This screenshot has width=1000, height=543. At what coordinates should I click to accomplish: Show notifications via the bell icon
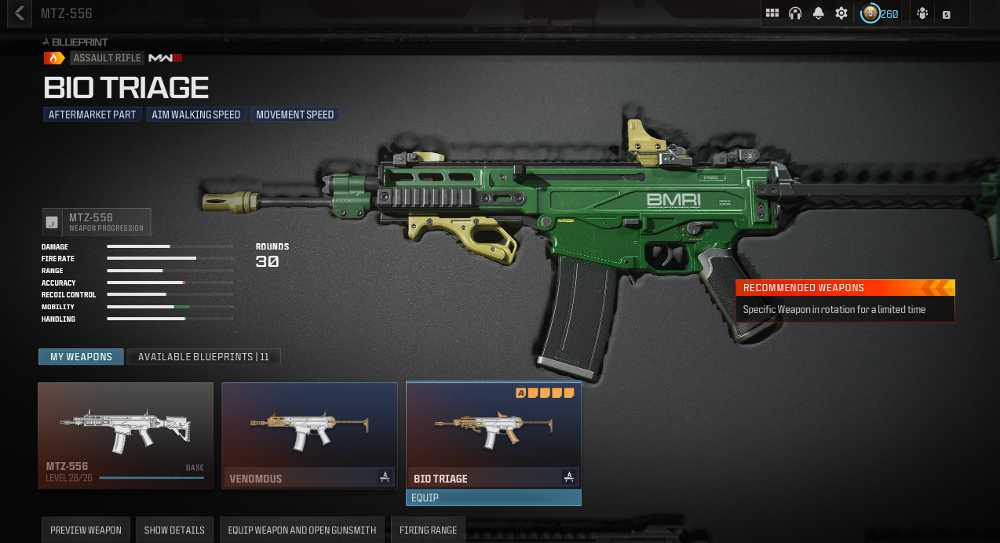[x=819, y=14]
